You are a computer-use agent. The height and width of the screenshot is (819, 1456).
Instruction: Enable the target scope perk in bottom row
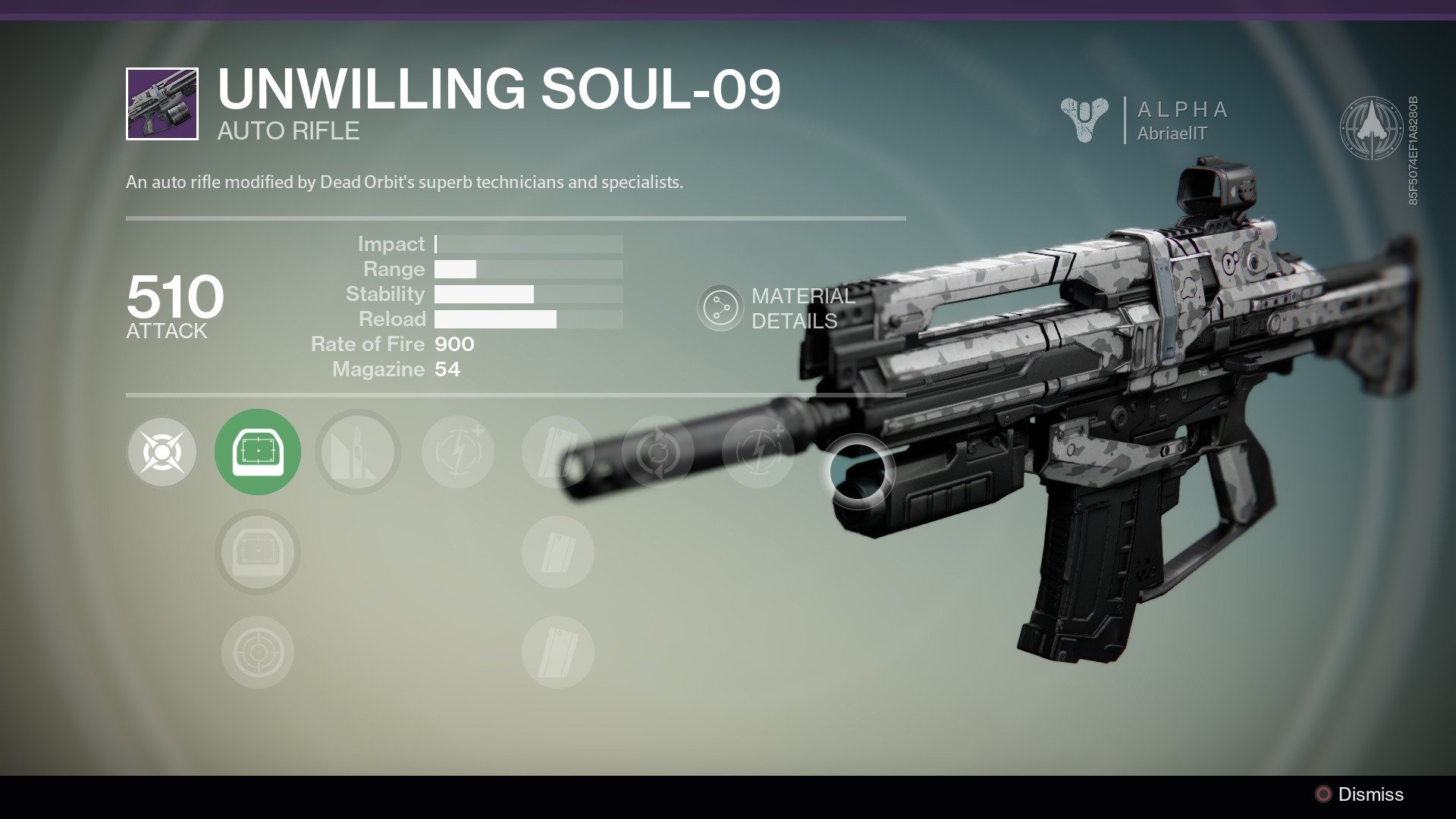(x=258, y=652)
